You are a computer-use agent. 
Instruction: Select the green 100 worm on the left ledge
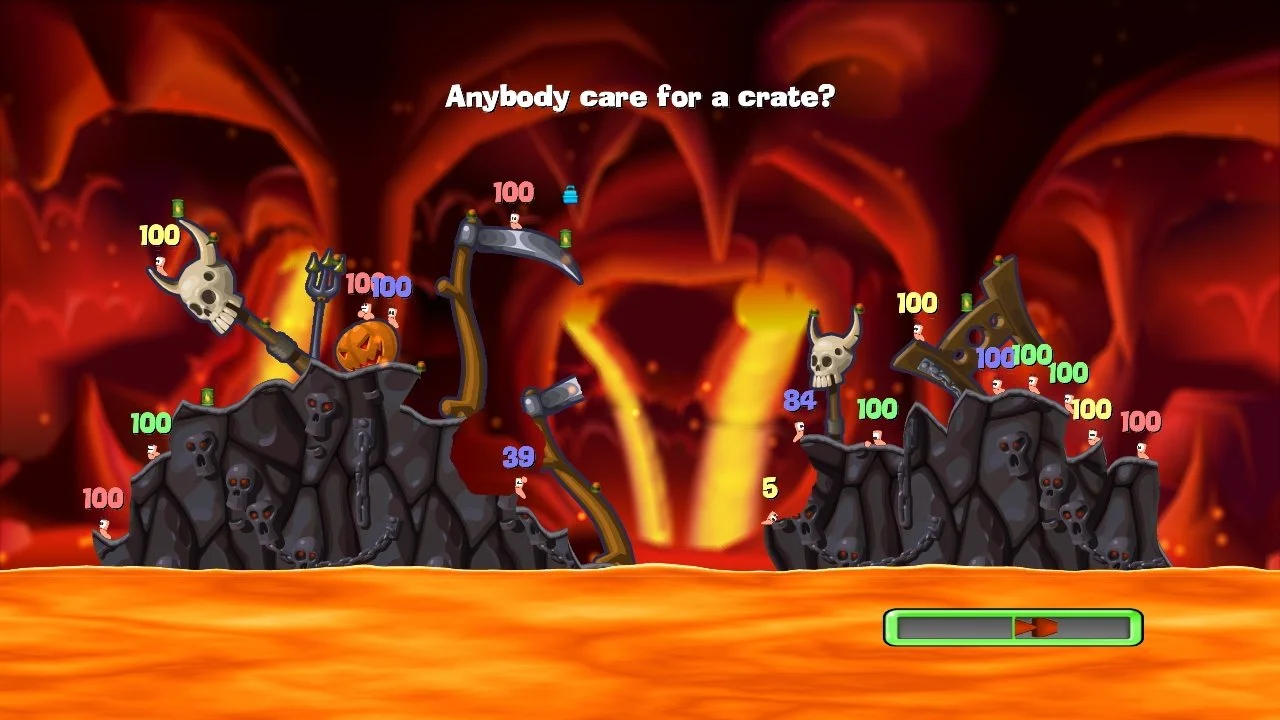pyautogui.click(x=152, y=450)
